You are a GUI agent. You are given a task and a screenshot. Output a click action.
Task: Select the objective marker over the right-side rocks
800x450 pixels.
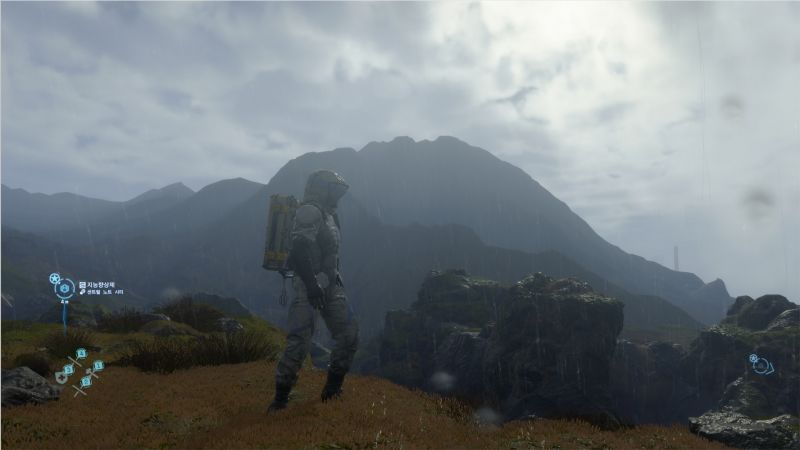pos(761,365)
